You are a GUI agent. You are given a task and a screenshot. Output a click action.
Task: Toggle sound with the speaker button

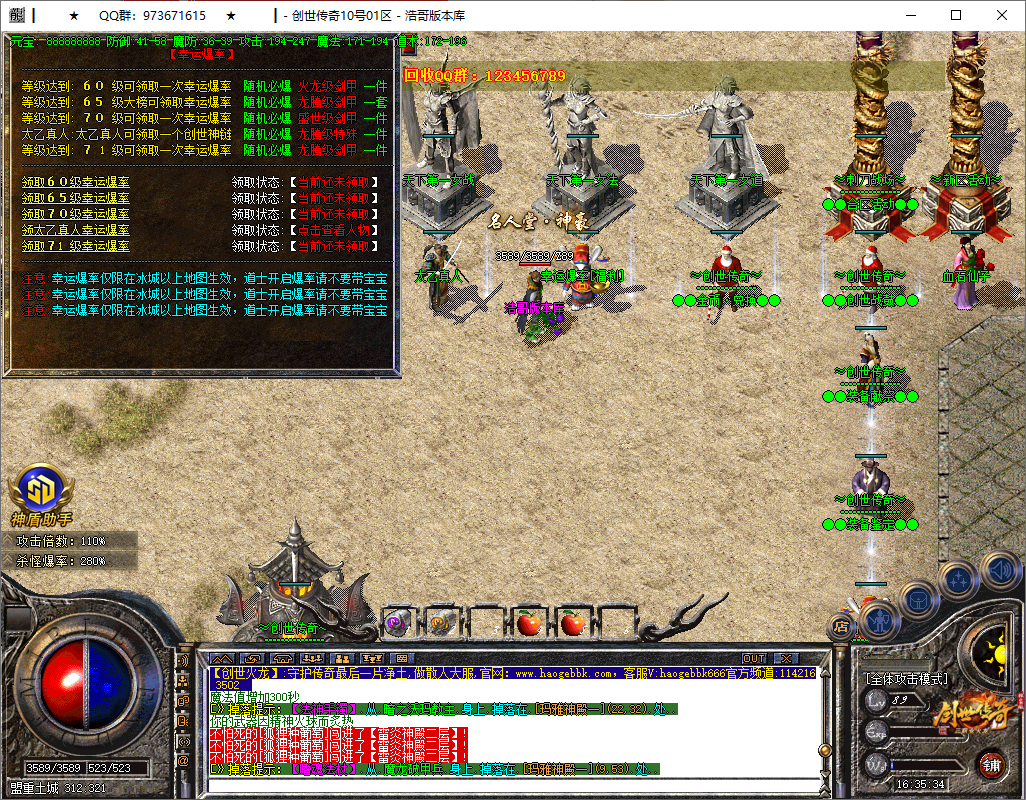[x=999, y=570]
